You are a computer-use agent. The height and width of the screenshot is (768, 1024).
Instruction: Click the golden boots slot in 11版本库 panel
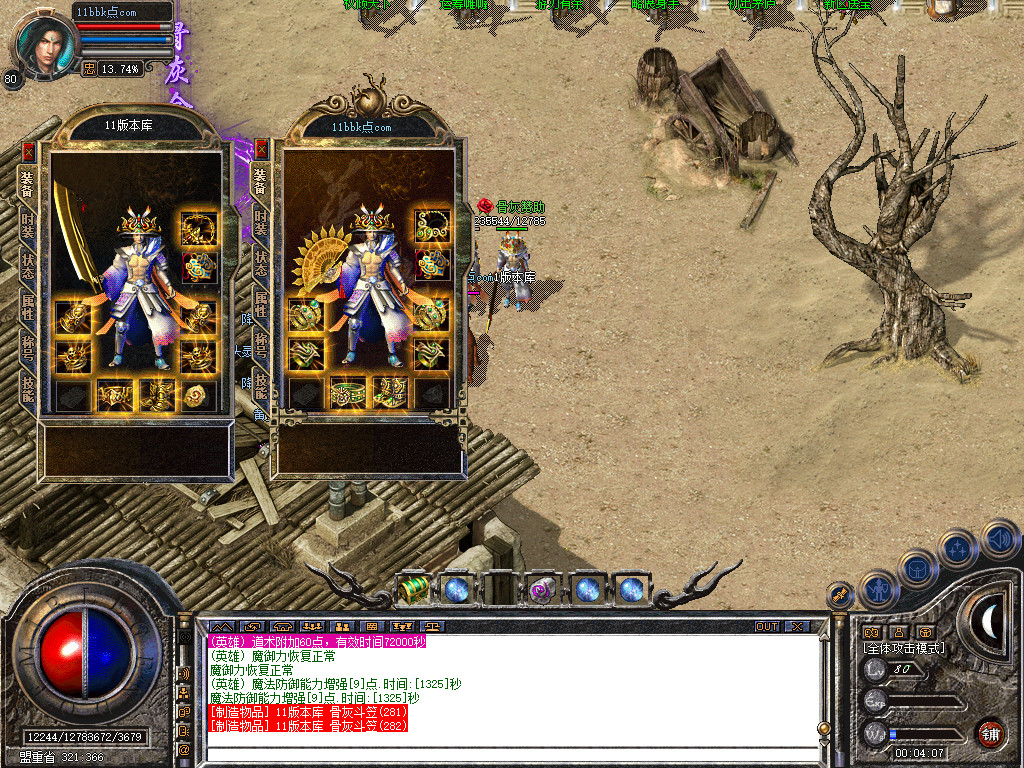coord(156,395)
